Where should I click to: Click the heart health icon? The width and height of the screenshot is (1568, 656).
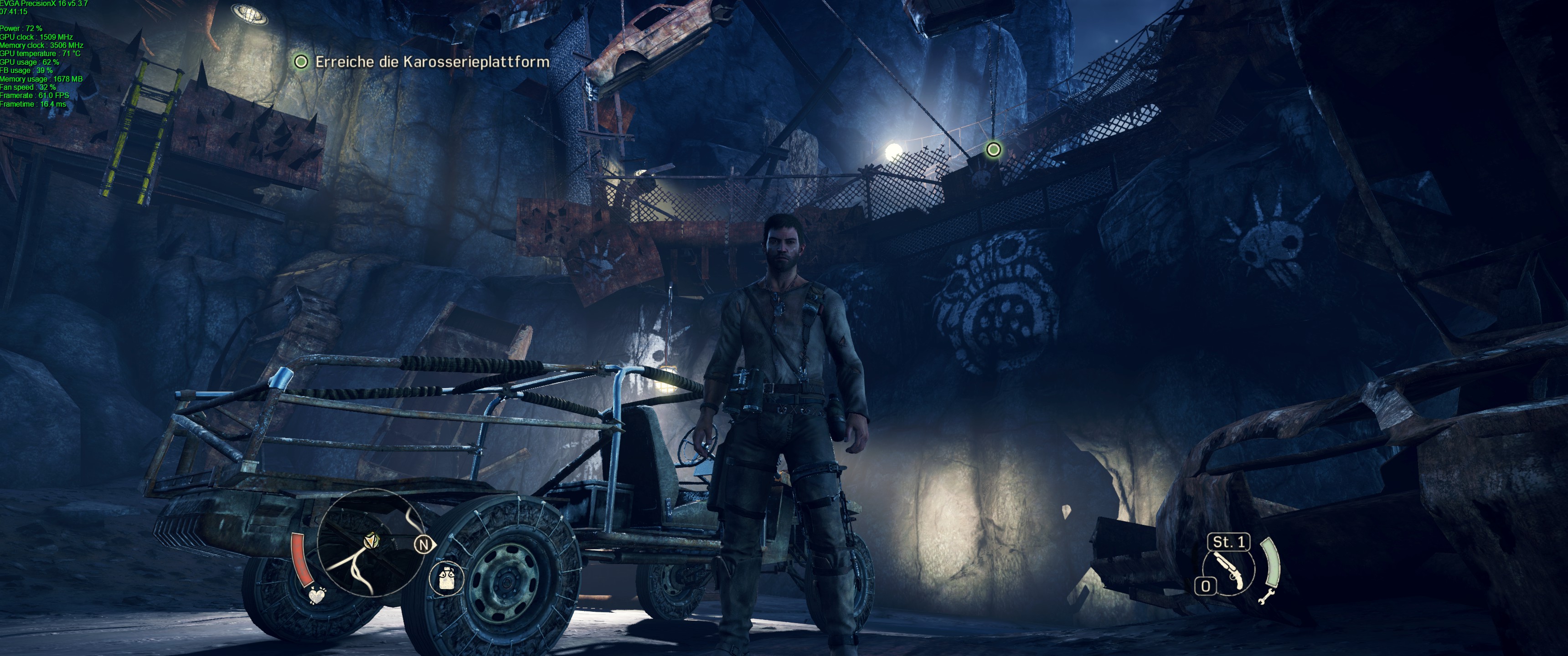pos(316,595)
